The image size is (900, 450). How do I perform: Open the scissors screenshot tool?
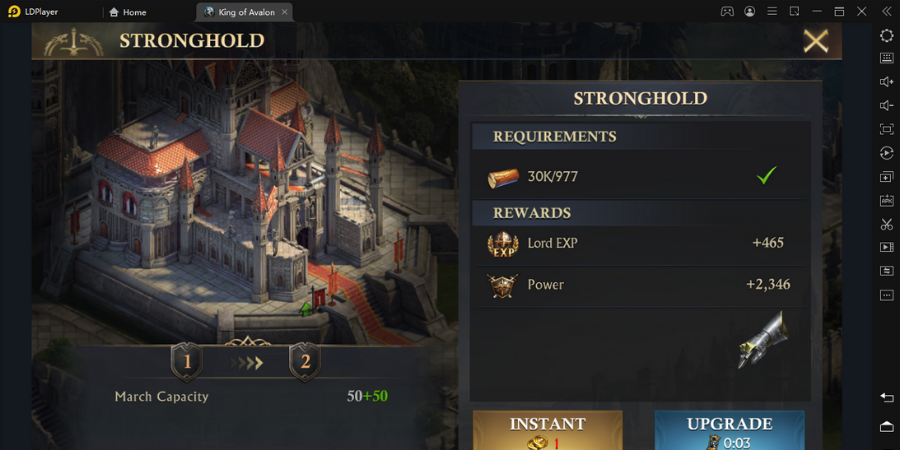[886, 224]
